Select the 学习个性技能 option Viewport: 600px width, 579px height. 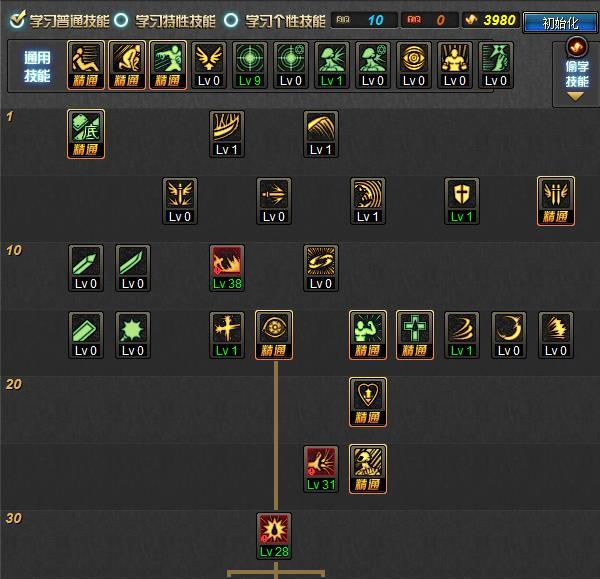point(231,20)
